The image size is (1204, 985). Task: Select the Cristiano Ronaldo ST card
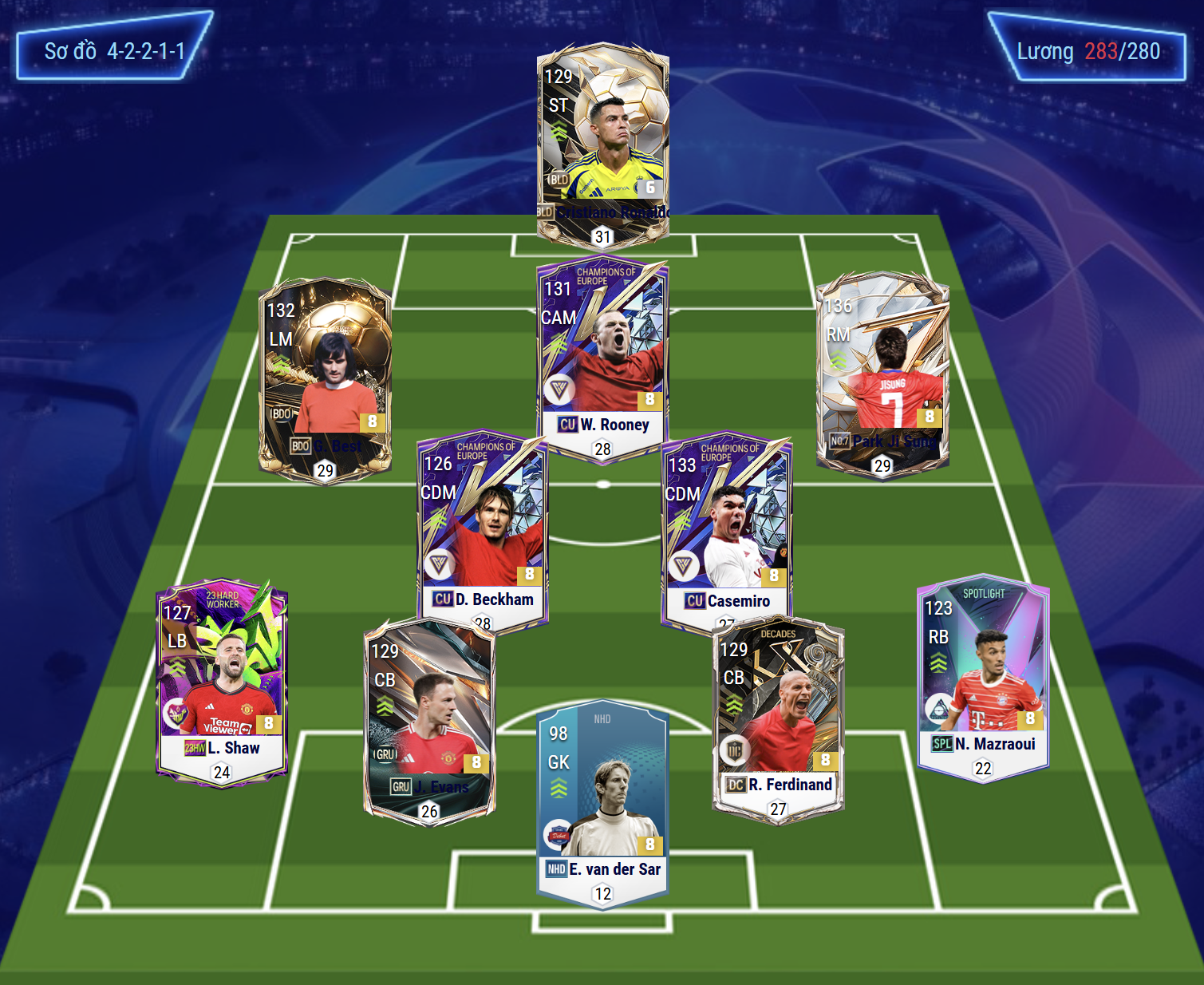tap(602, 144)
